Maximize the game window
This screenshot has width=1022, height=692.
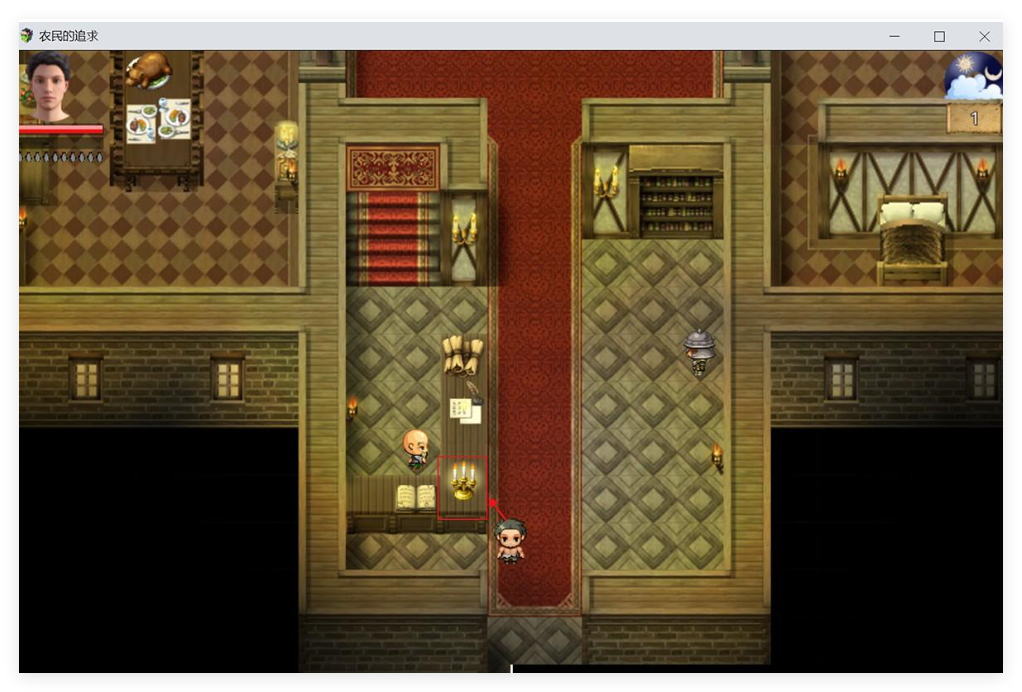tap(939, 36)
